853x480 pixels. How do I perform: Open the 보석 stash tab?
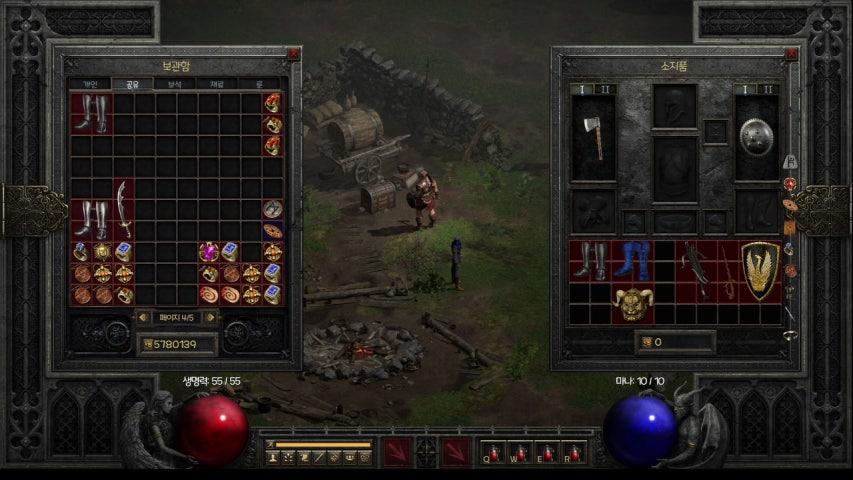[x=176, y=85]
